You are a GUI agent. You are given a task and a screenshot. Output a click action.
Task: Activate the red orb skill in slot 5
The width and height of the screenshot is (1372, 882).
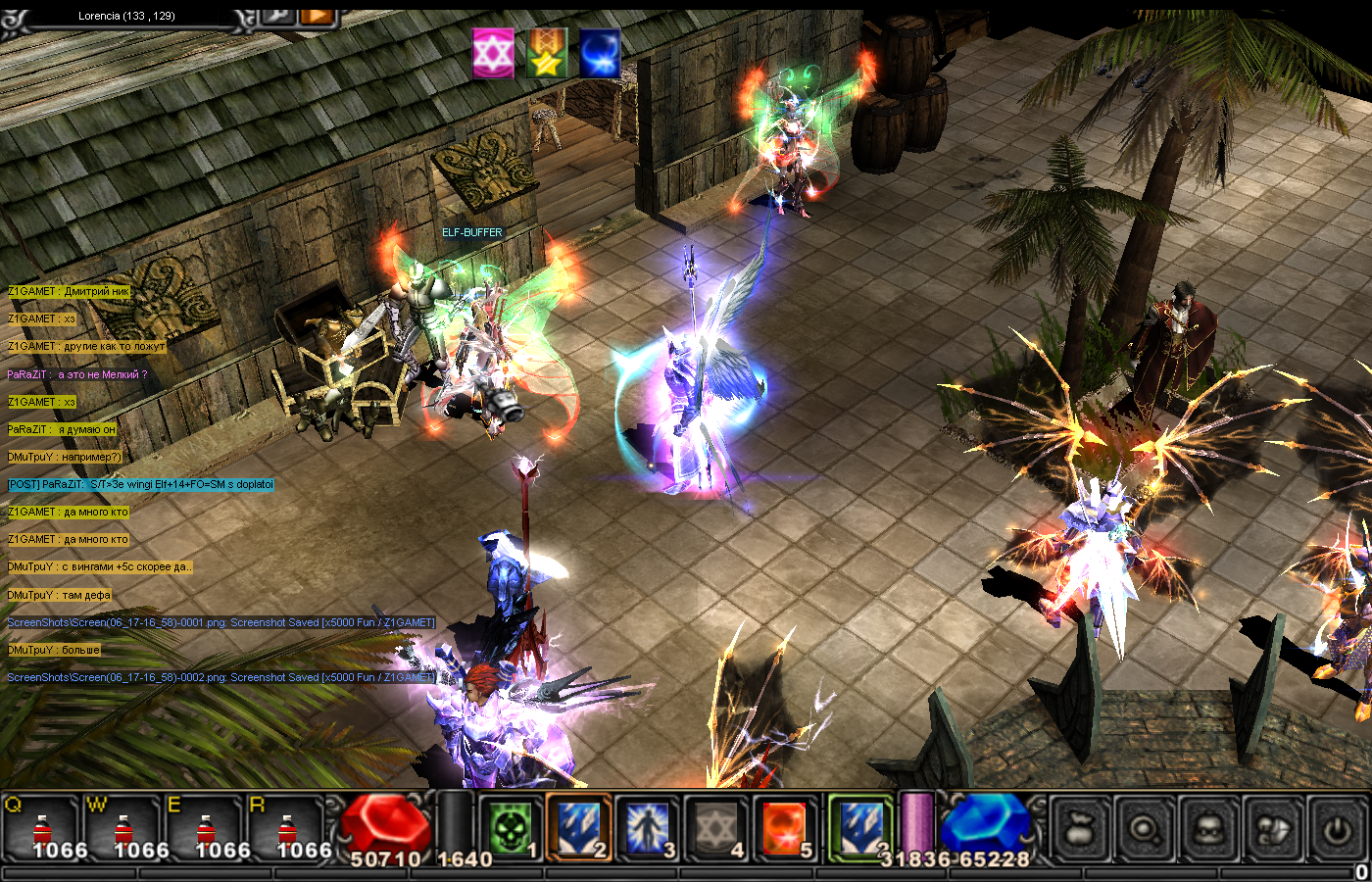pyautogui.click(x=784, y=828)
